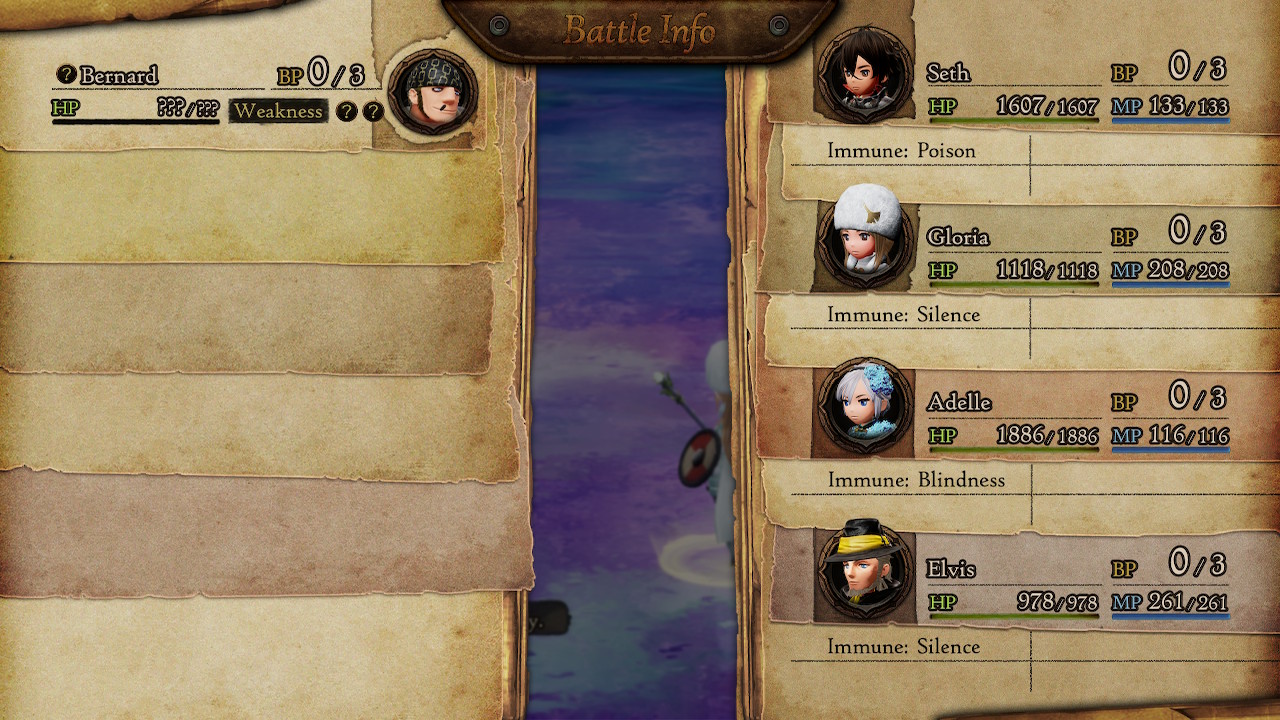Click Bernard's Weakness label
Screen dimensions: 1280x720
(x=279, y=111)
